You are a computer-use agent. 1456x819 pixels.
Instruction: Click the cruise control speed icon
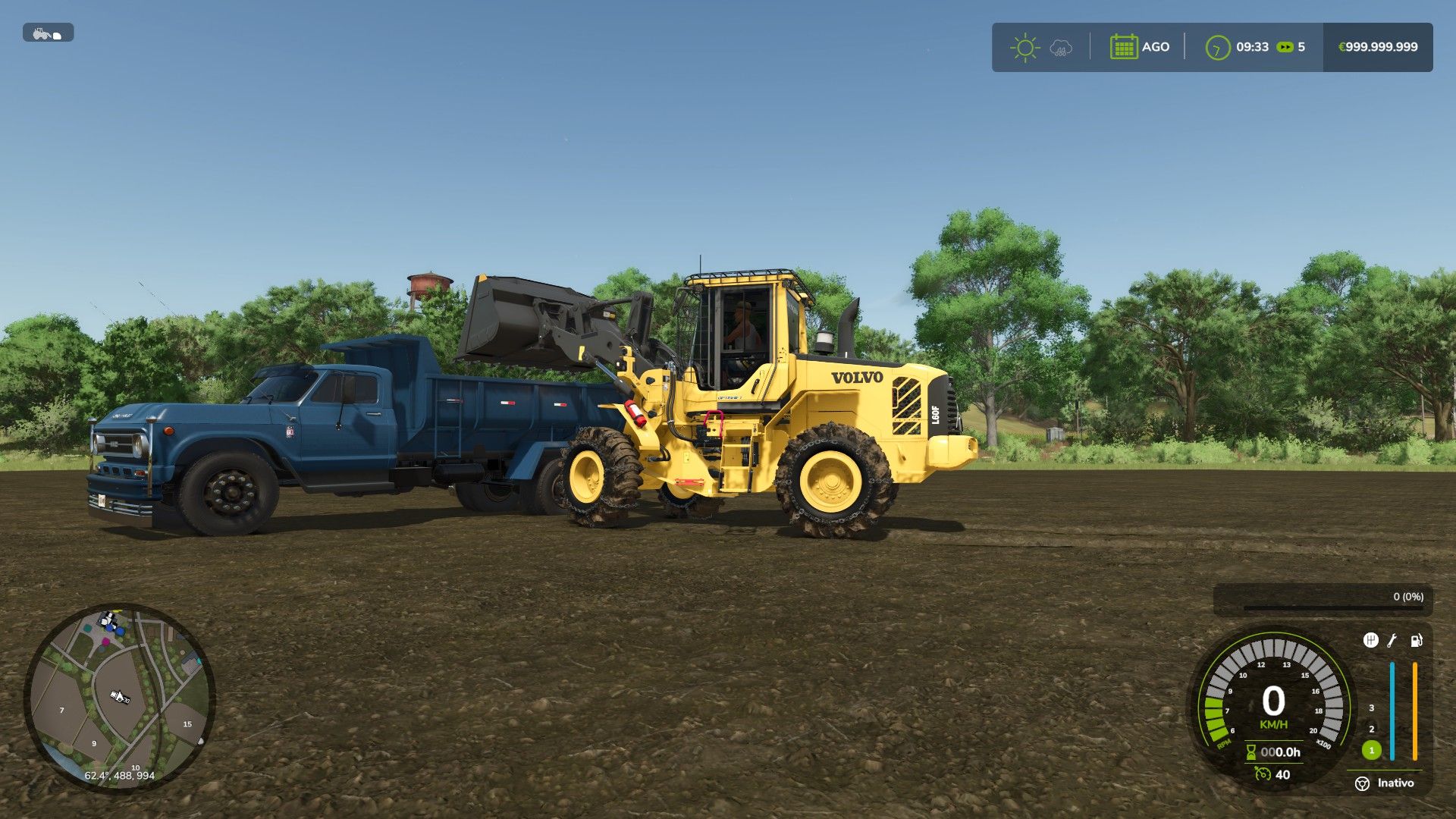1262,774
